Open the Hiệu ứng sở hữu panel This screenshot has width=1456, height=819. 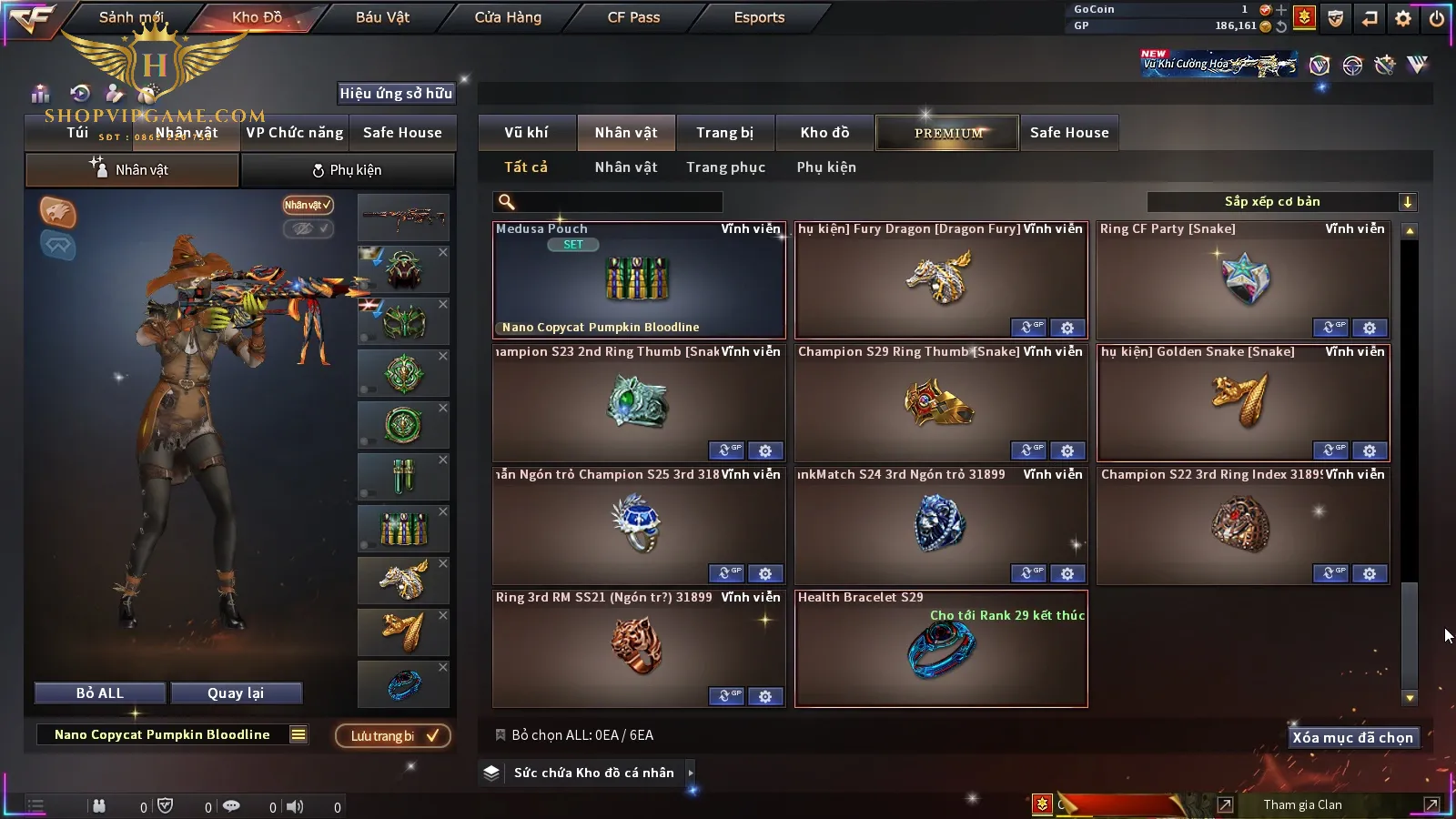point(396,93)
